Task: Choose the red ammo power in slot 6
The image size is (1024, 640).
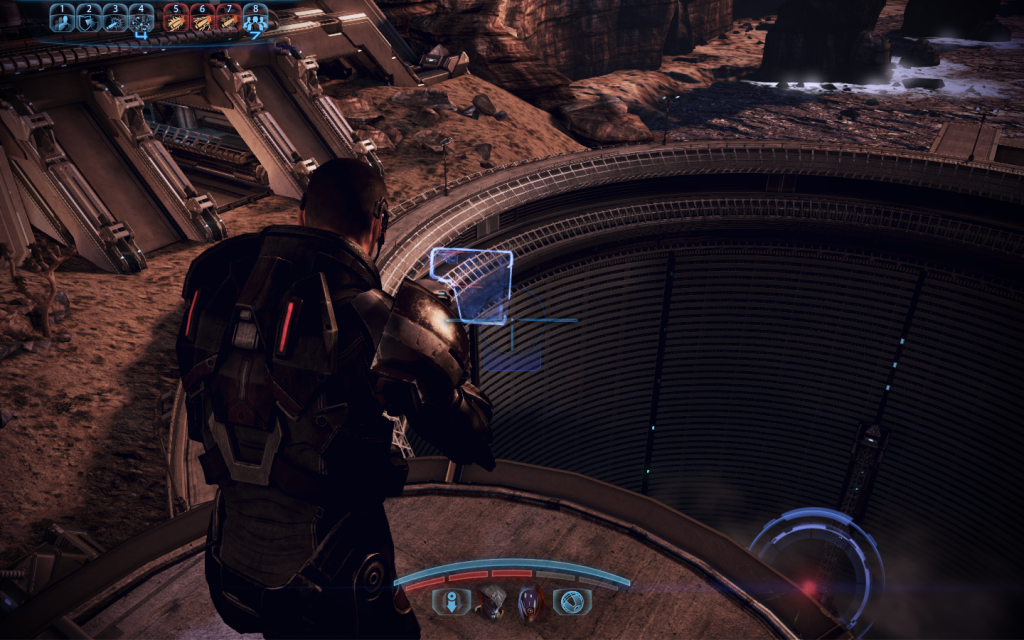Action: pyautogui.click(x=201, y=18)
